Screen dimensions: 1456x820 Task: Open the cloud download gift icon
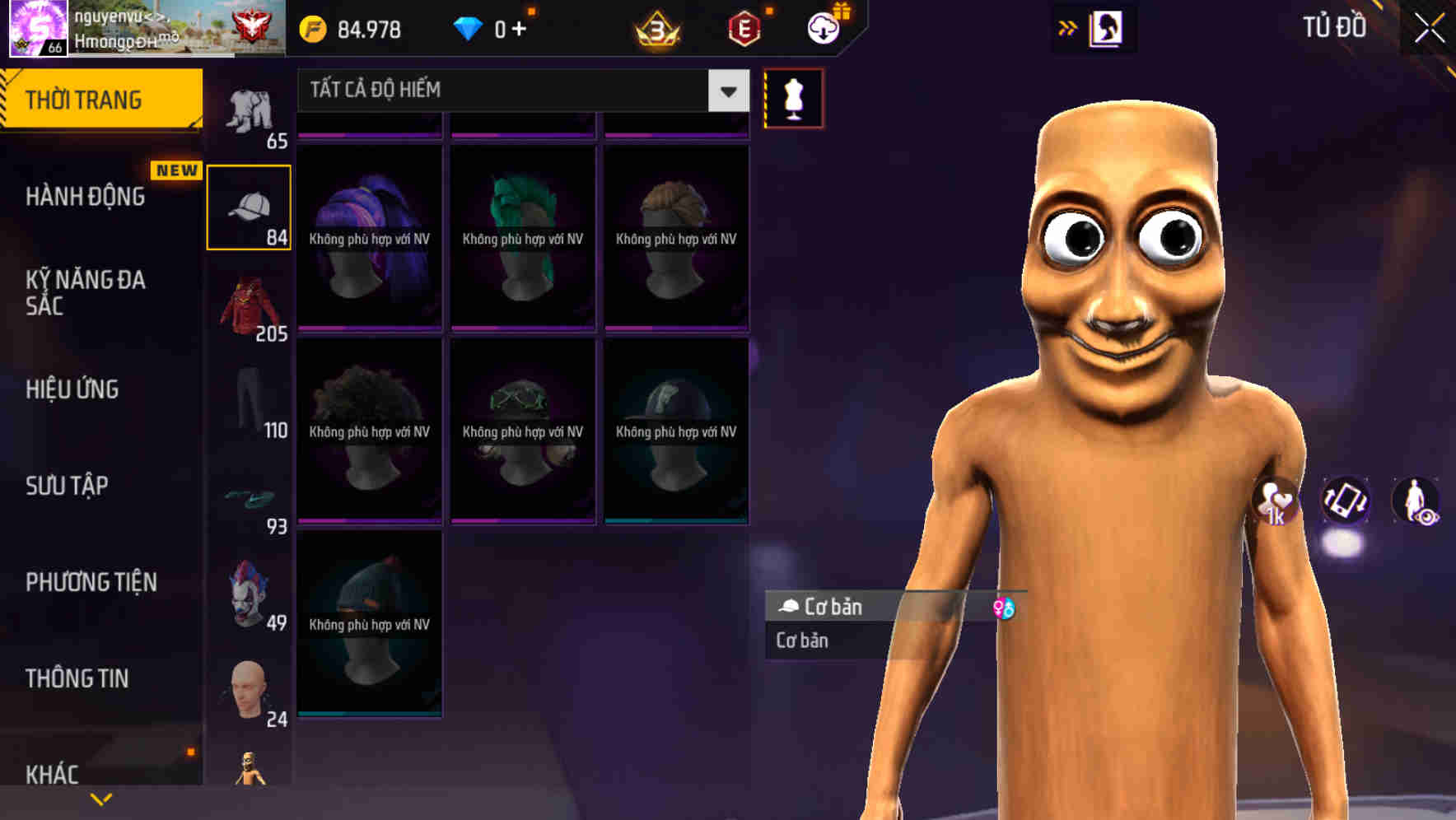(822, 27)
